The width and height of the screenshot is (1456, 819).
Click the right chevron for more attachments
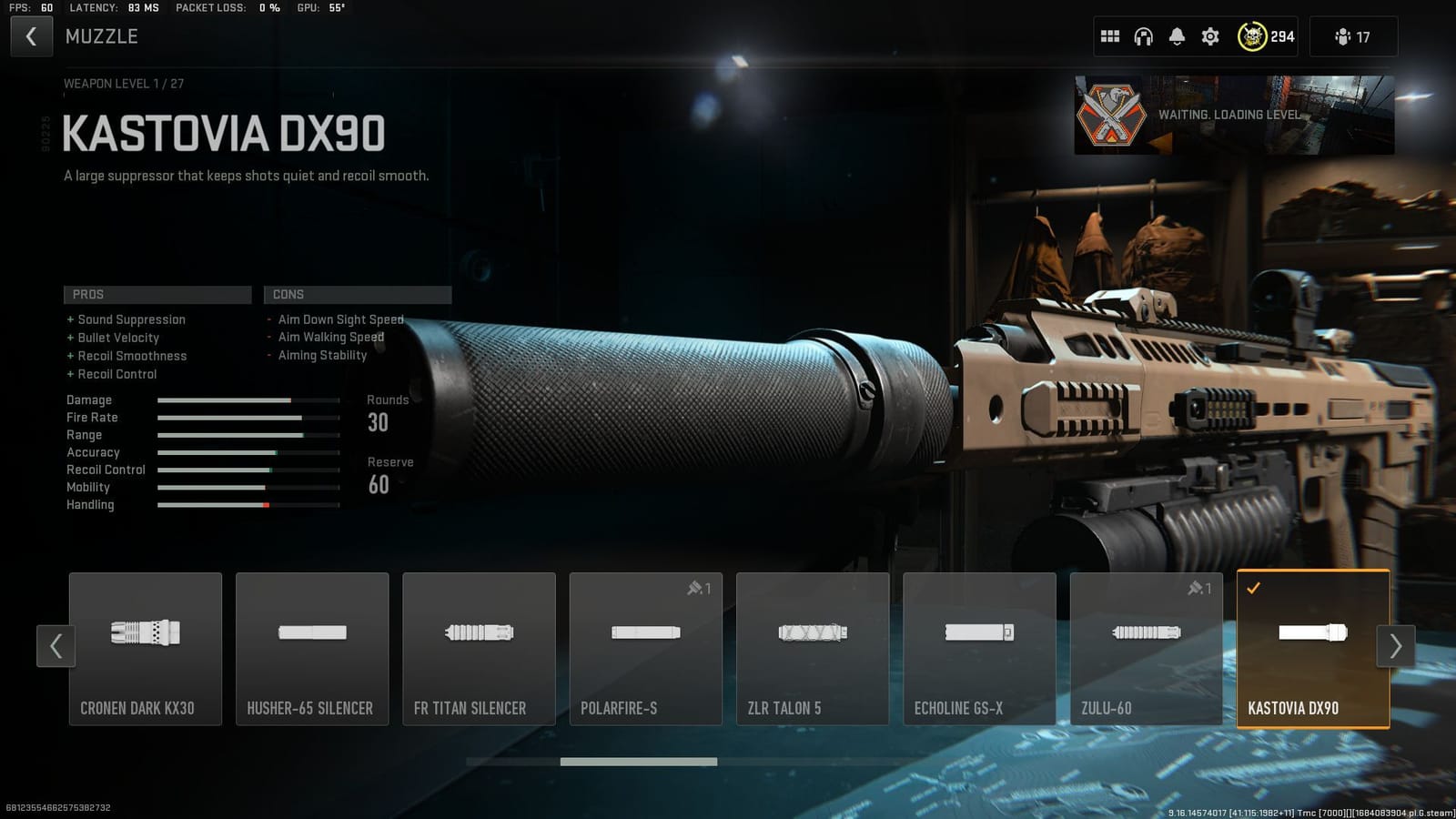pyautogui.click(x=1395, y=646)
